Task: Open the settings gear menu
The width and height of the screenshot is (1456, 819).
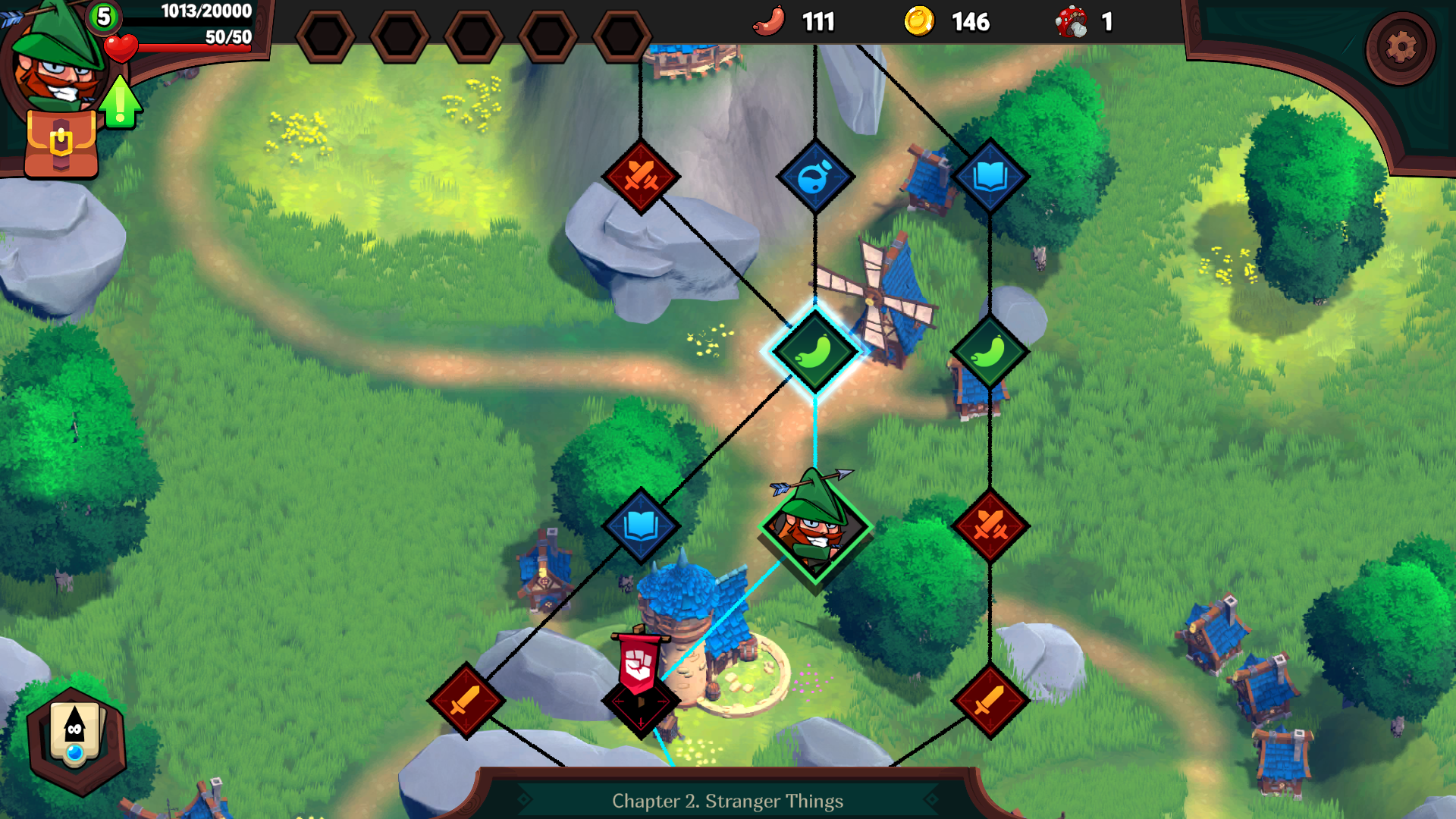Action: (1400, 48)
